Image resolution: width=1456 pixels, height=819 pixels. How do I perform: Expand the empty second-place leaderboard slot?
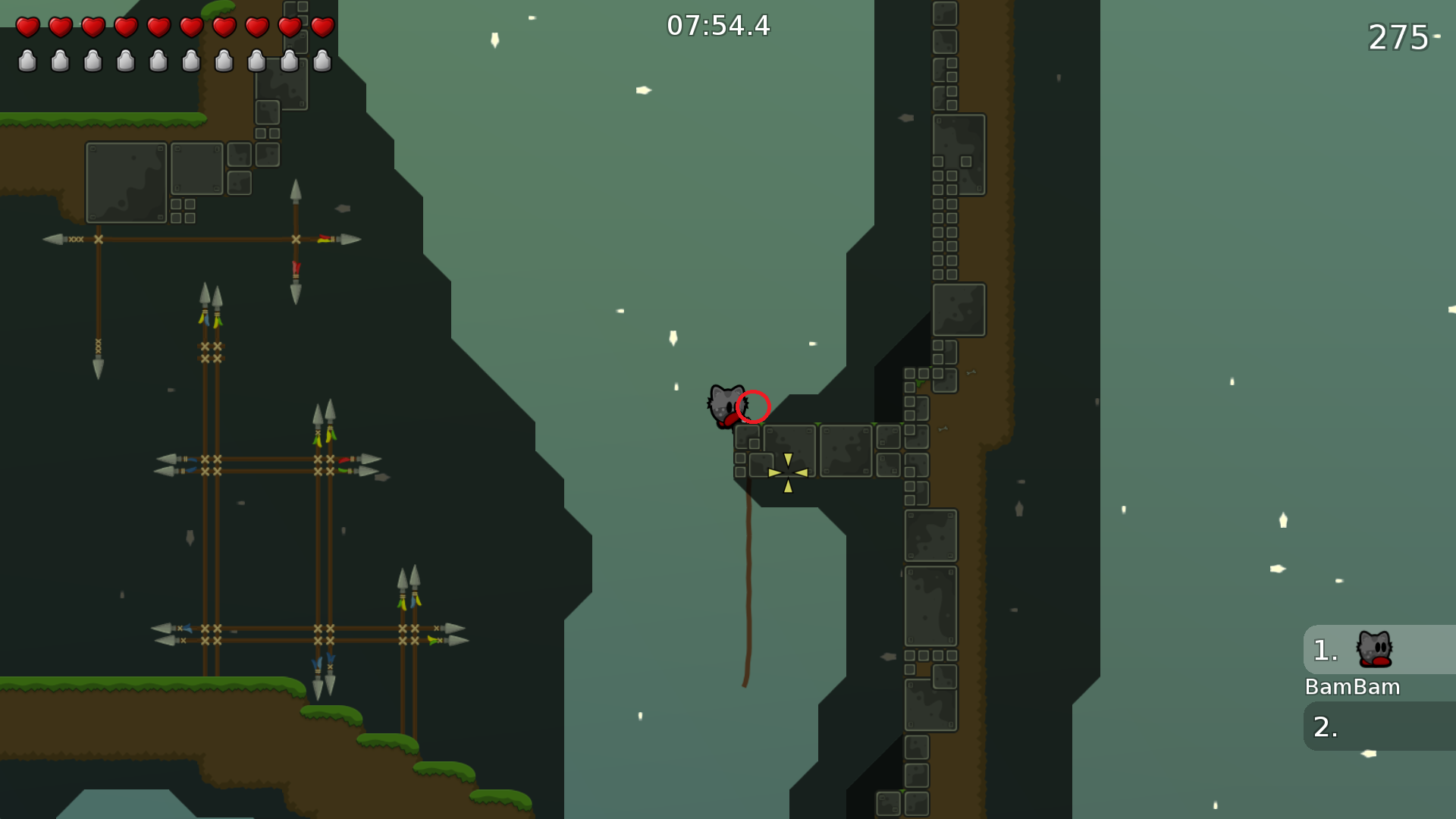tap(1377, 726)
